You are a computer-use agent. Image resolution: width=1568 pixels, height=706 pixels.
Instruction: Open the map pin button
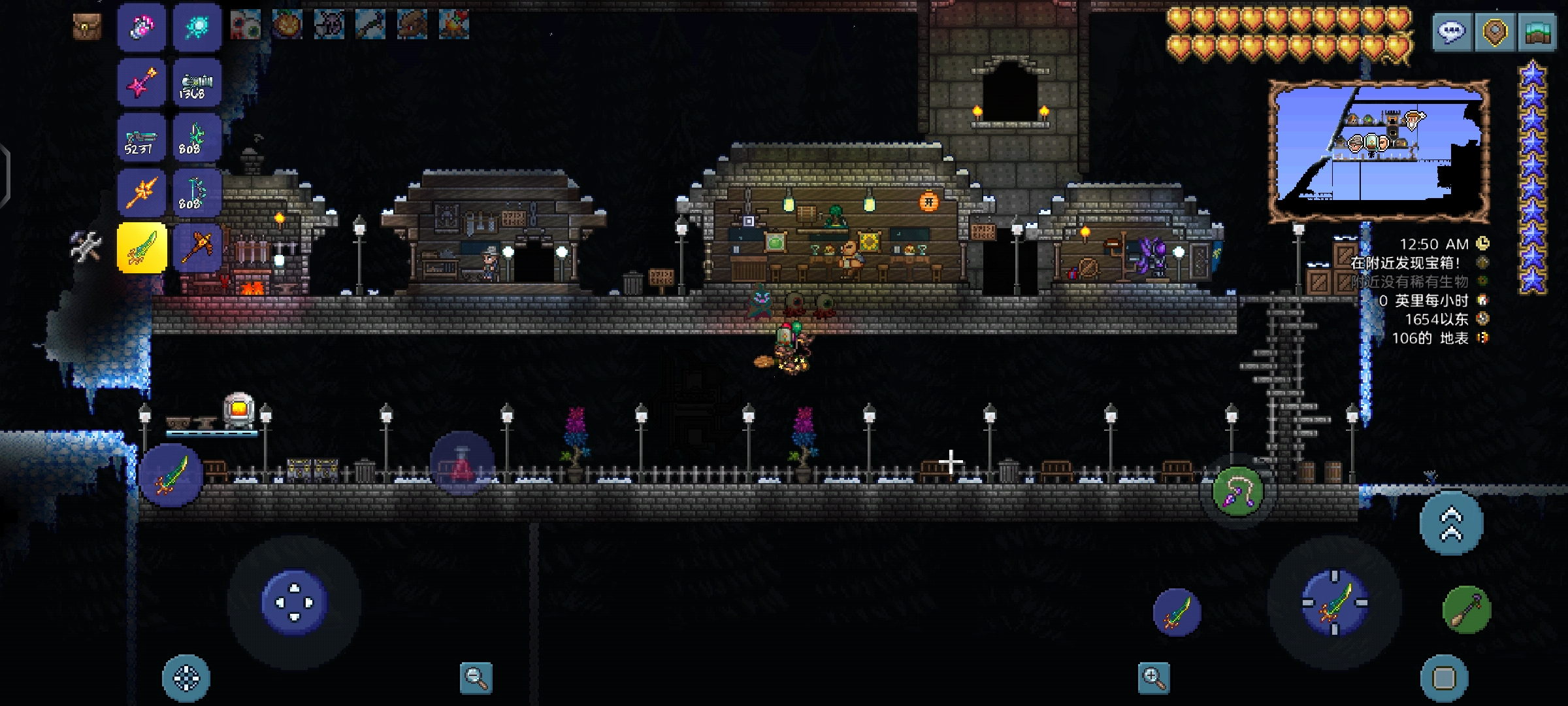click(1495, 32)
